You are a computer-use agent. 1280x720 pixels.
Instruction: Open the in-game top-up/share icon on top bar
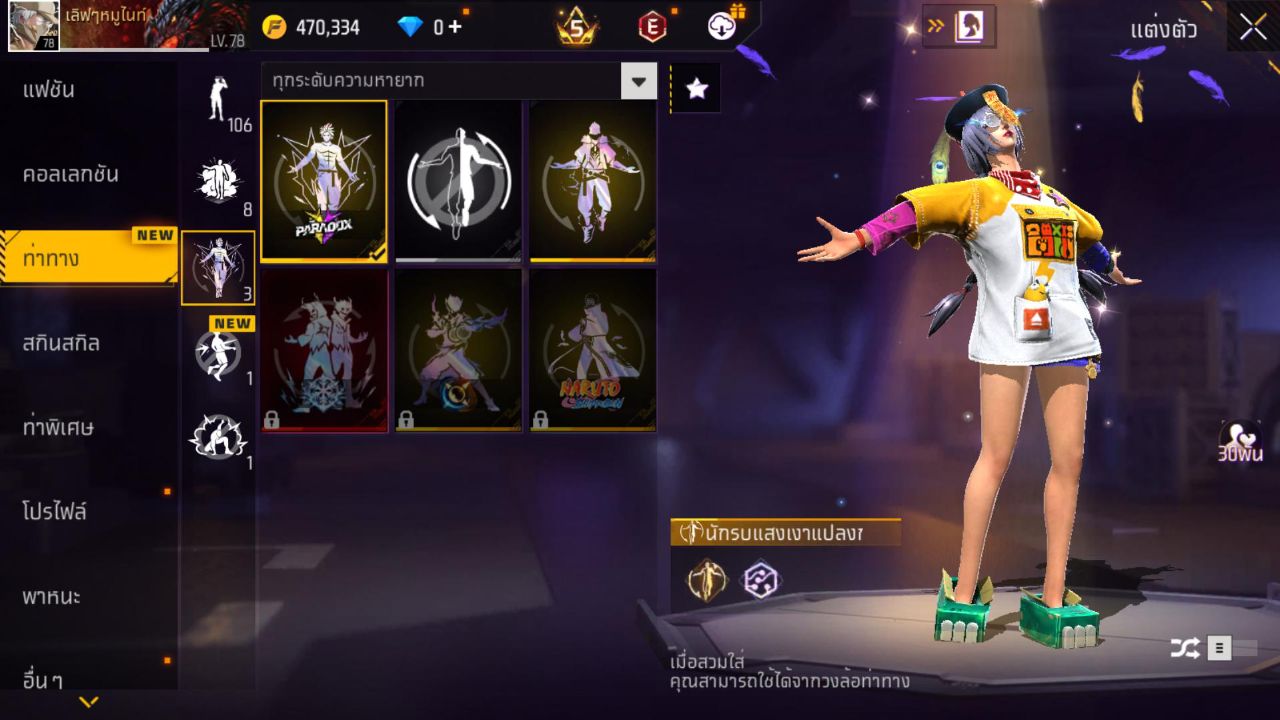click(x=720, y=27)
